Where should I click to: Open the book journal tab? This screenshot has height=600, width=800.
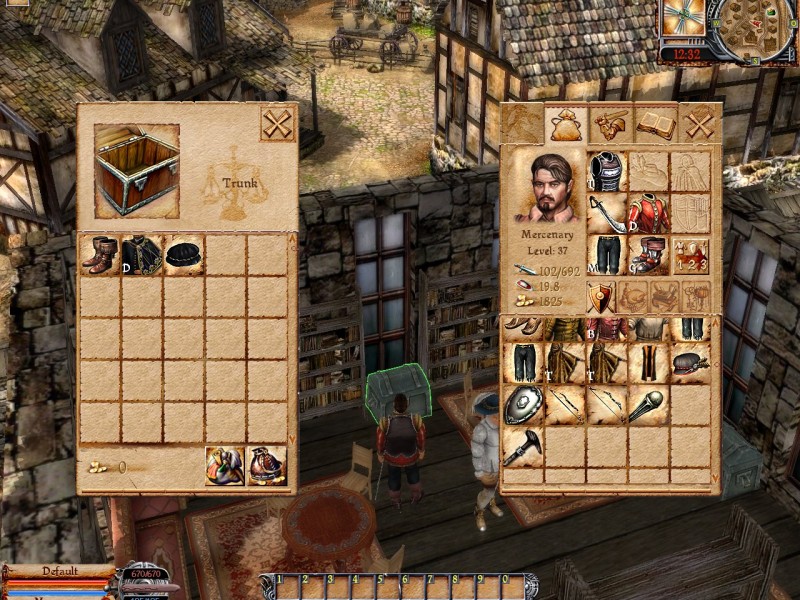656,124
